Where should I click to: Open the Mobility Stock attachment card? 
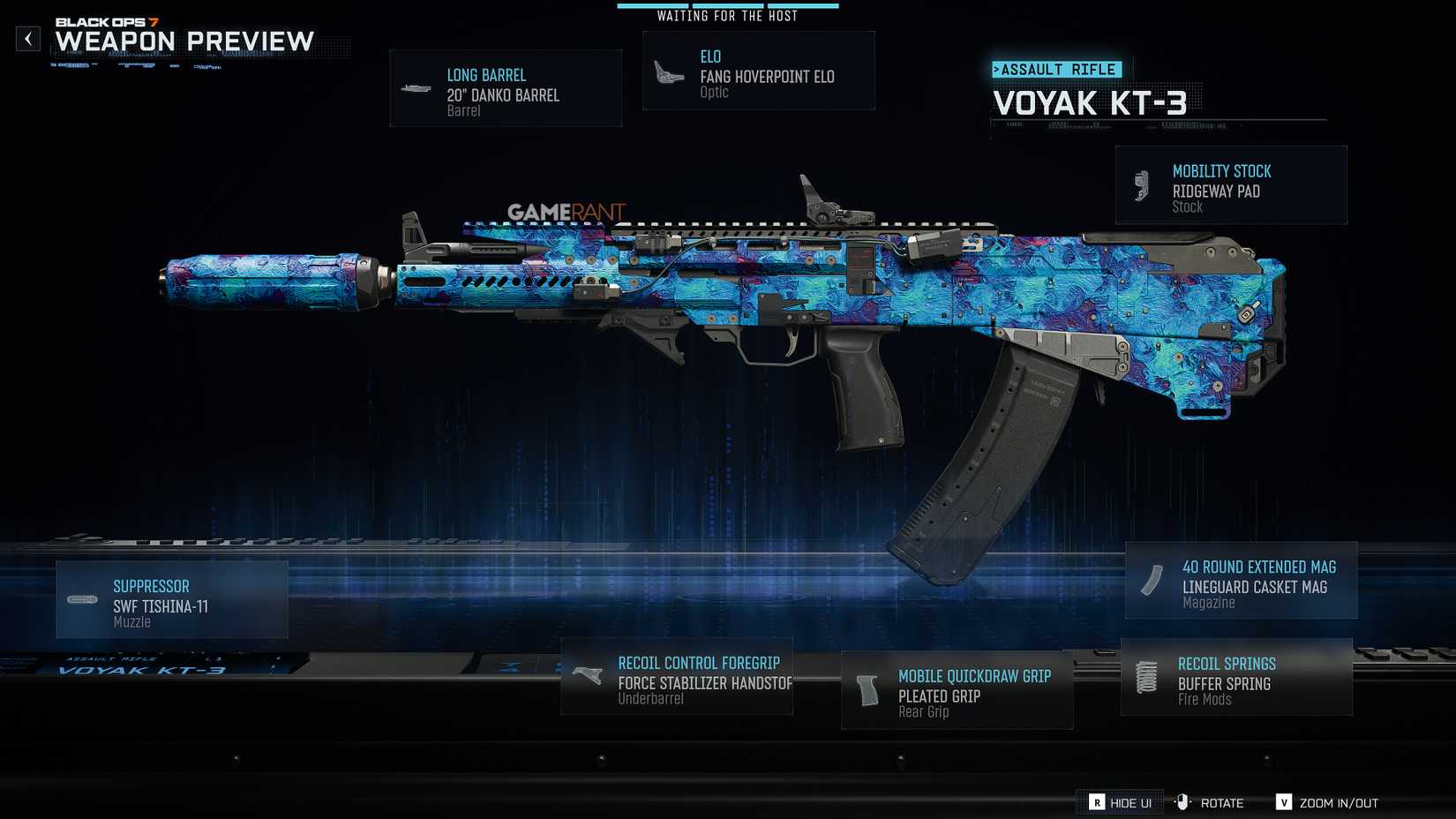(x=1232, y=184)
